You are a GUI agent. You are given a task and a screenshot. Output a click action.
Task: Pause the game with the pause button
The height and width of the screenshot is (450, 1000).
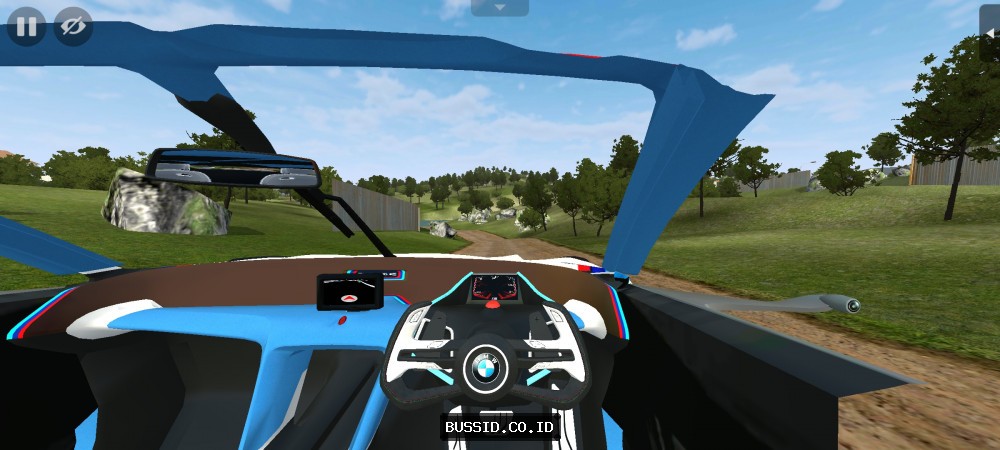(26, 26)
